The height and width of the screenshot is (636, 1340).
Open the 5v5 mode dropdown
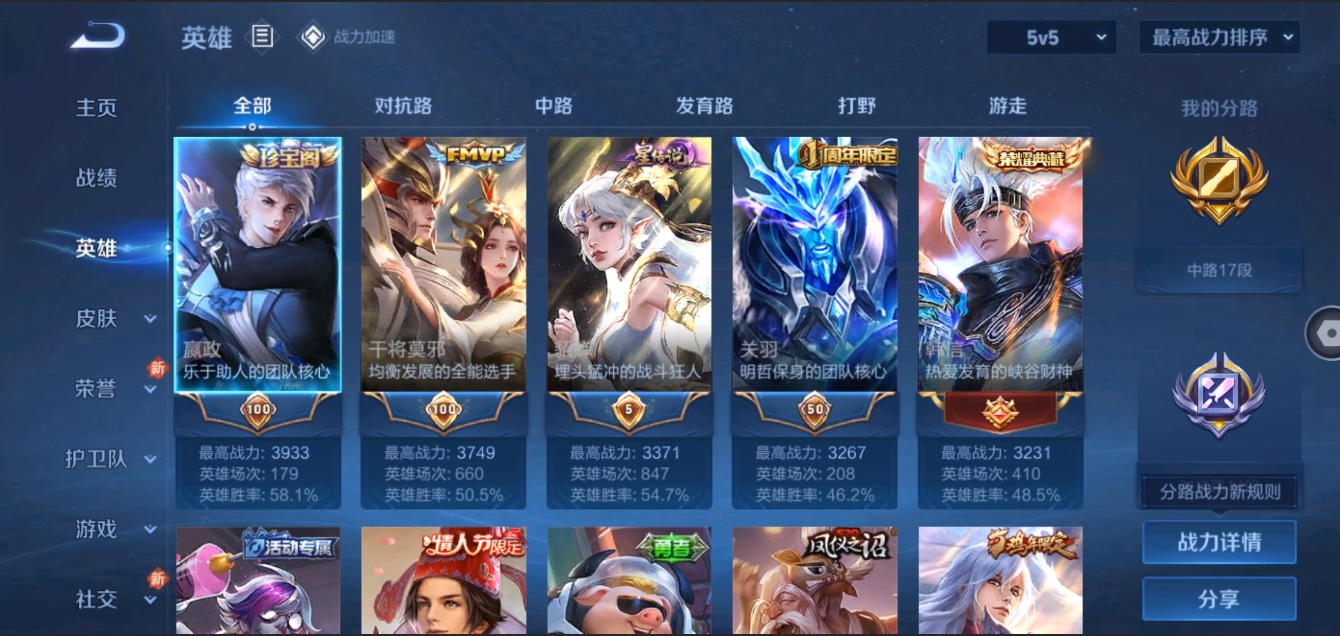1051,38
